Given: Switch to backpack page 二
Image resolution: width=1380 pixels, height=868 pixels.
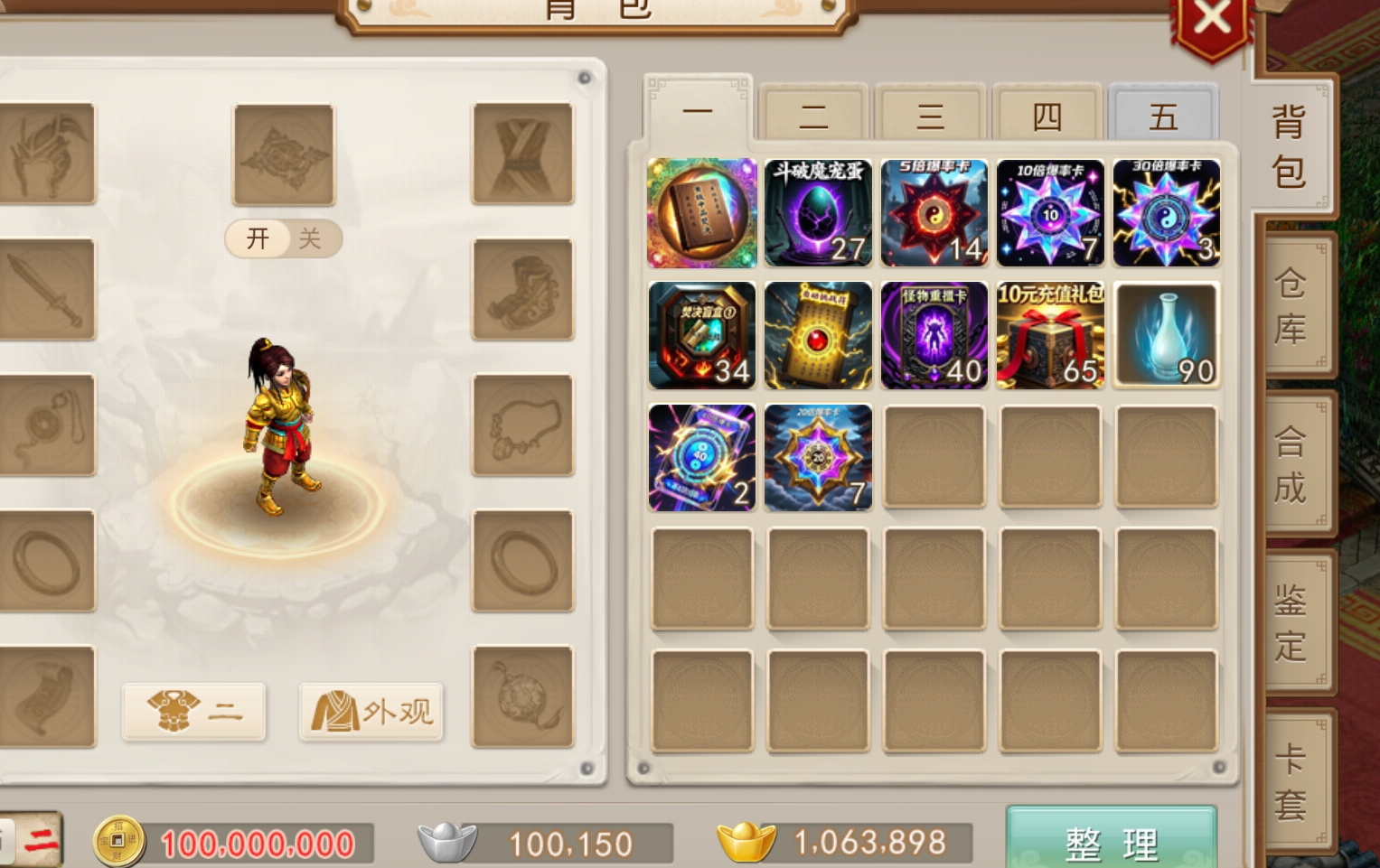Looking at the screenshot, I should 813,115.
